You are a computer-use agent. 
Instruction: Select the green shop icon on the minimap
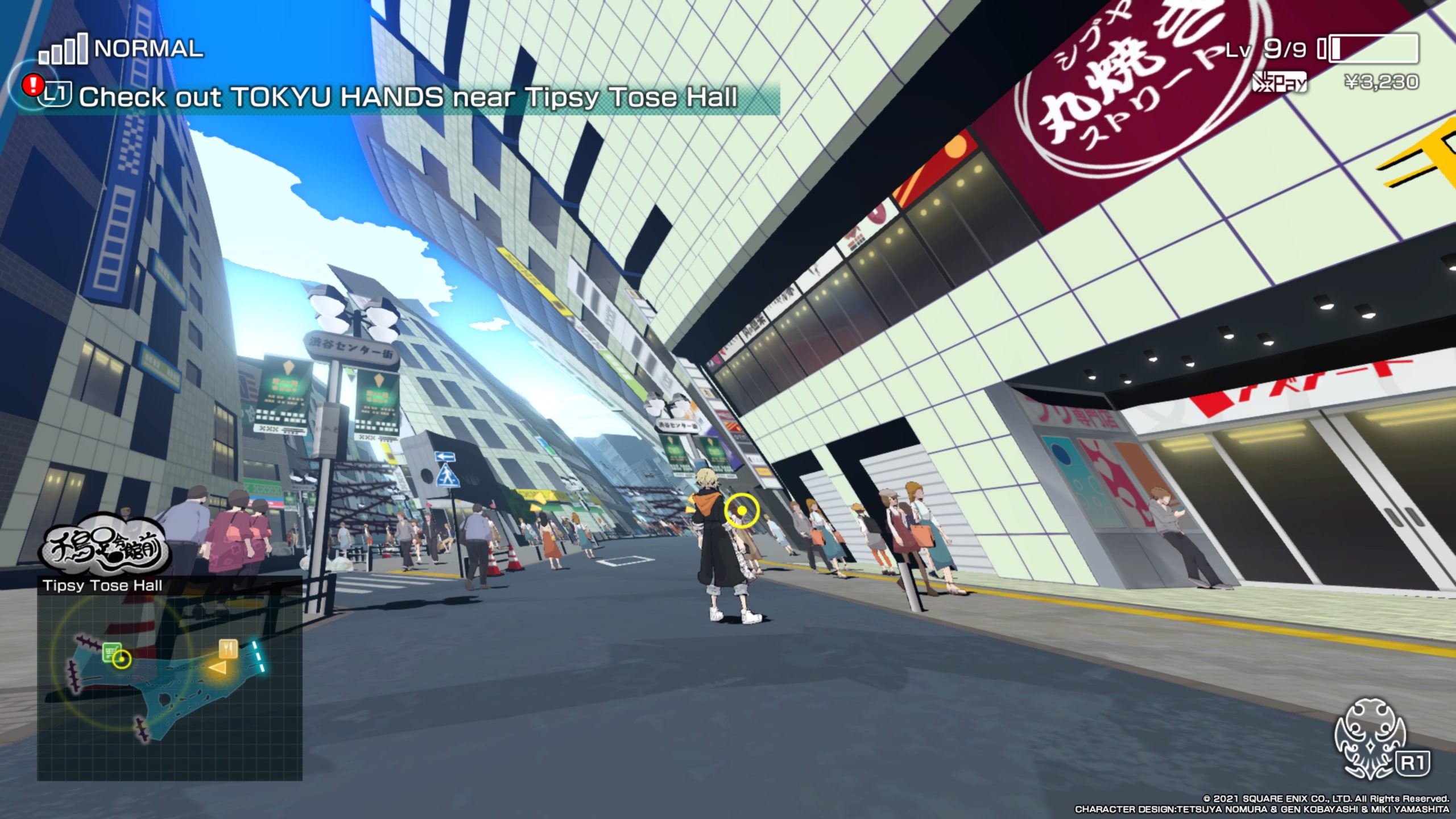coord(111,652)
